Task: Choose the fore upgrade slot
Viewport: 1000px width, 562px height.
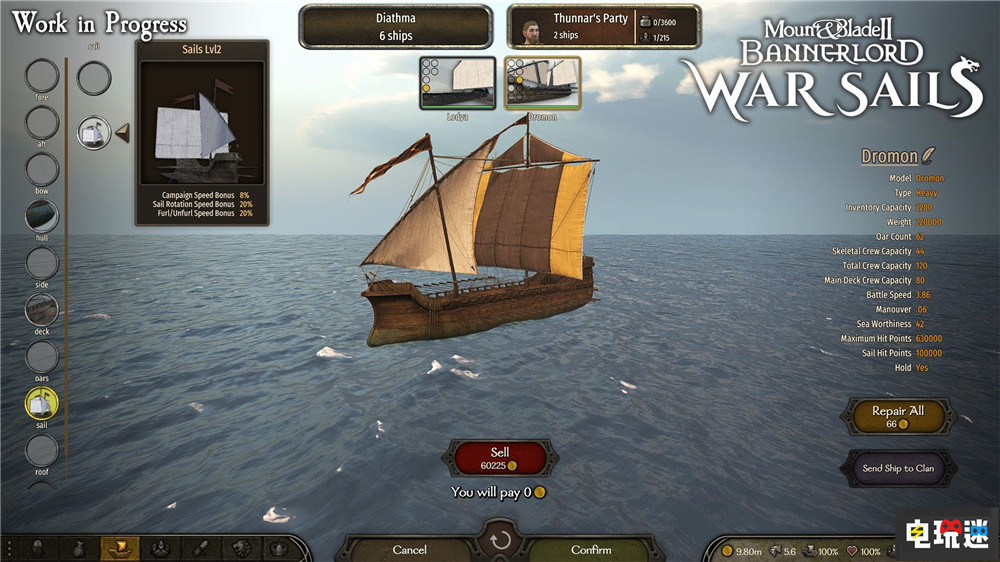Action: coord(42,76)
